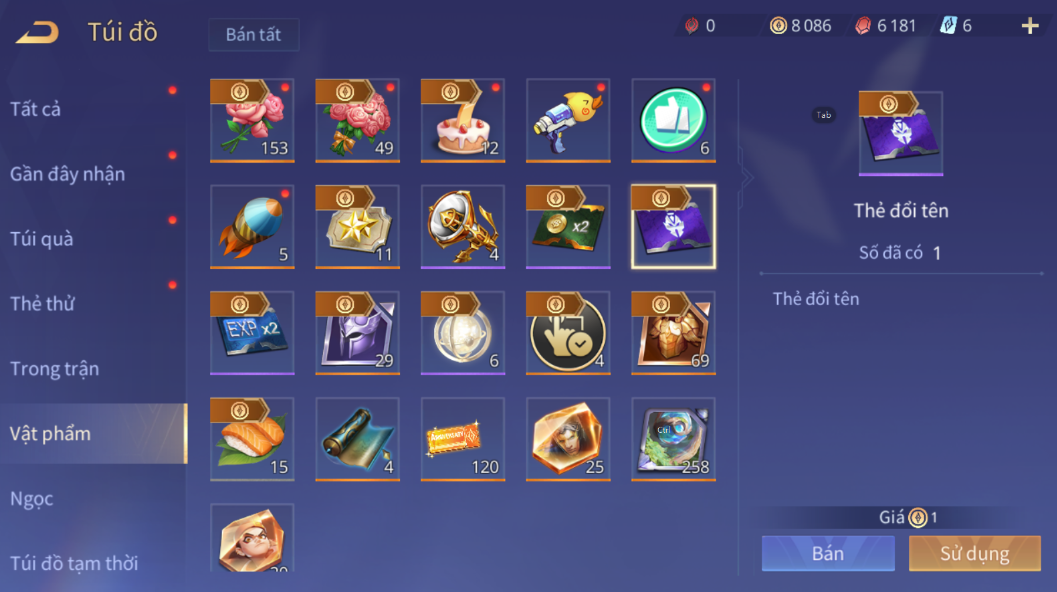Go back using the return arrow
This screenshot has width=1057, height=592.
pyautogui.click(x=37, y=33)
